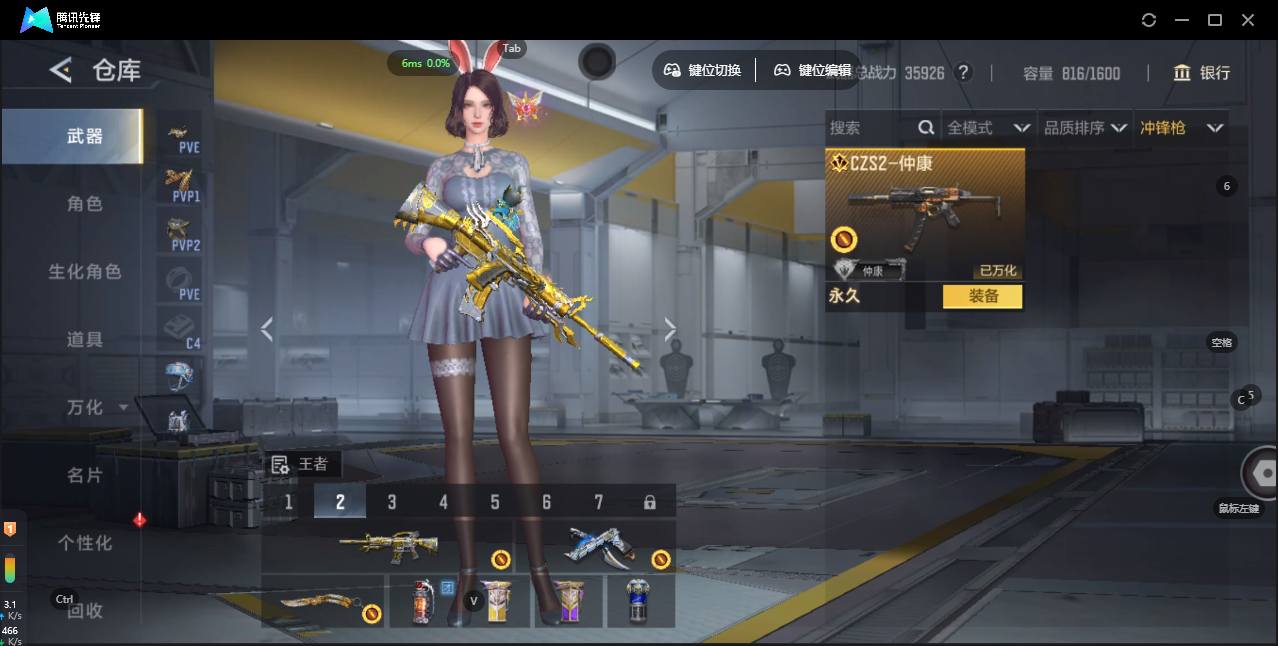Select the locked loadout slot
The height and width of the screenshot is (646, 1278).
coord(650,502)
